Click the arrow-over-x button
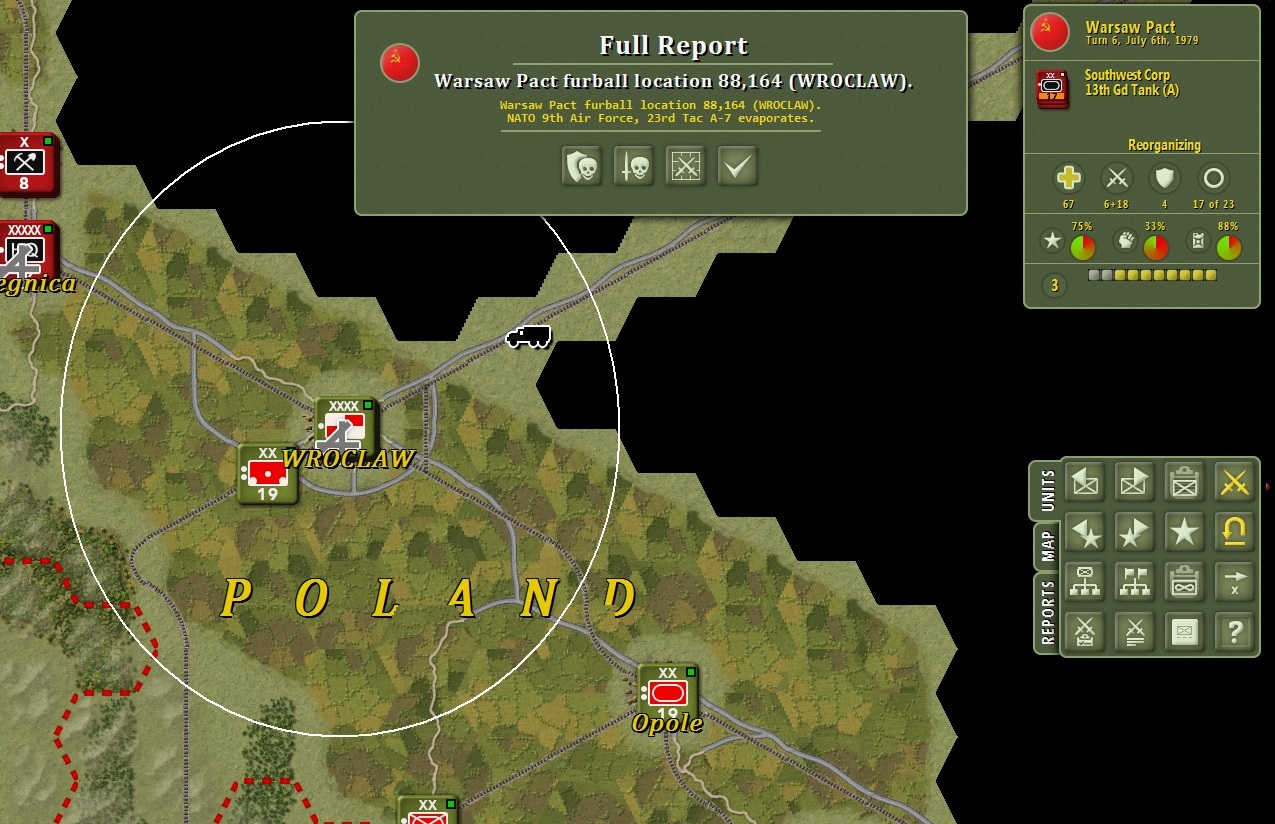This screenshot has width=1275, height=824. (x=1235, y=582)
